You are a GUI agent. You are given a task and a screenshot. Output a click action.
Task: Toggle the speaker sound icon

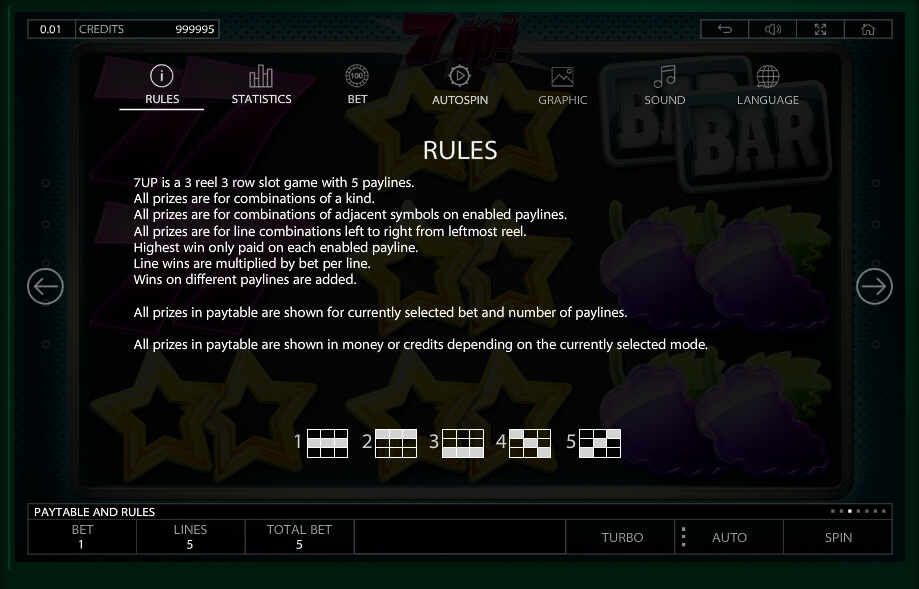tap(773, 29)
